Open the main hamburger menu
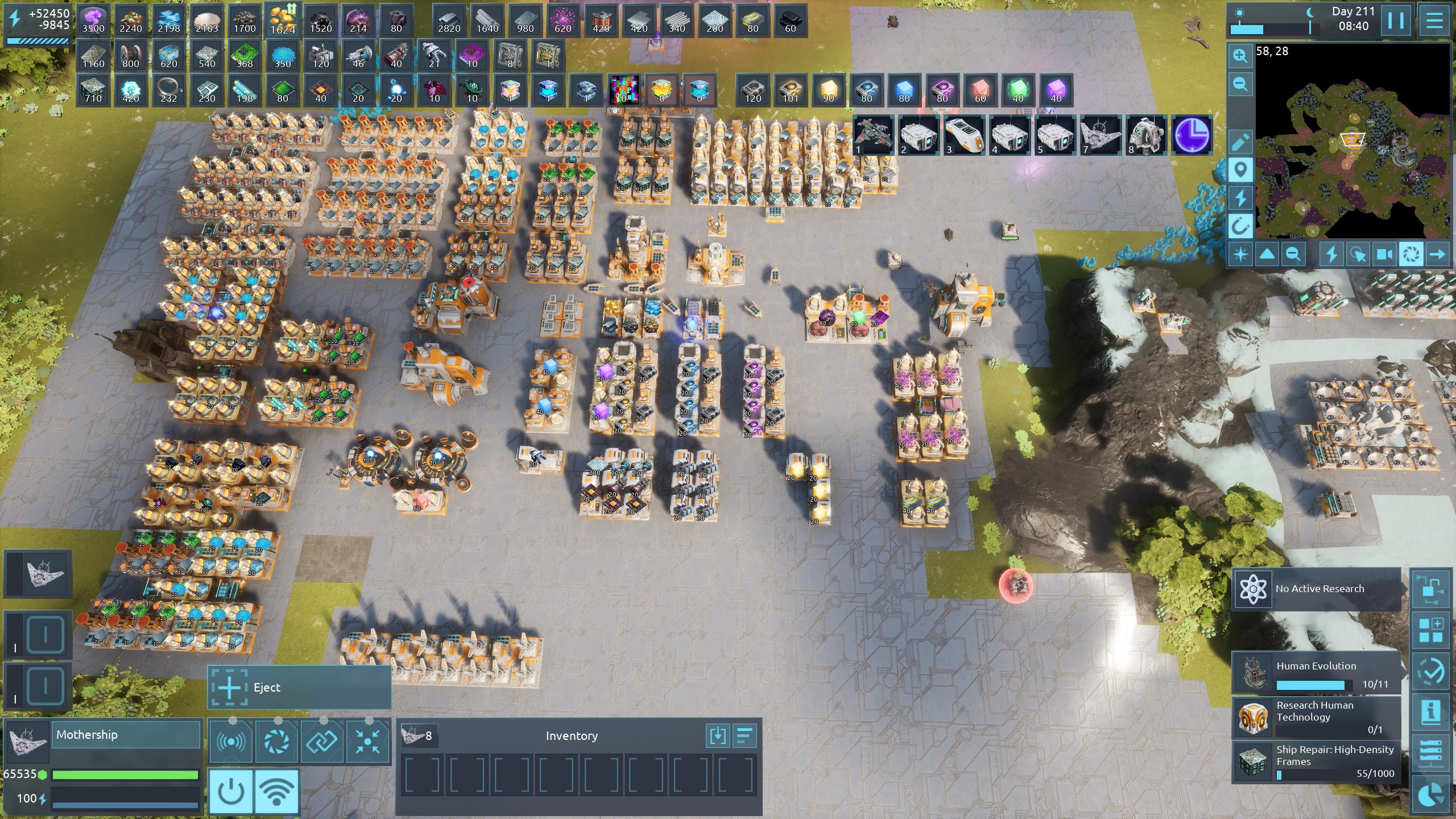This screenshot has height=819, width=1456. point(1434,21)
